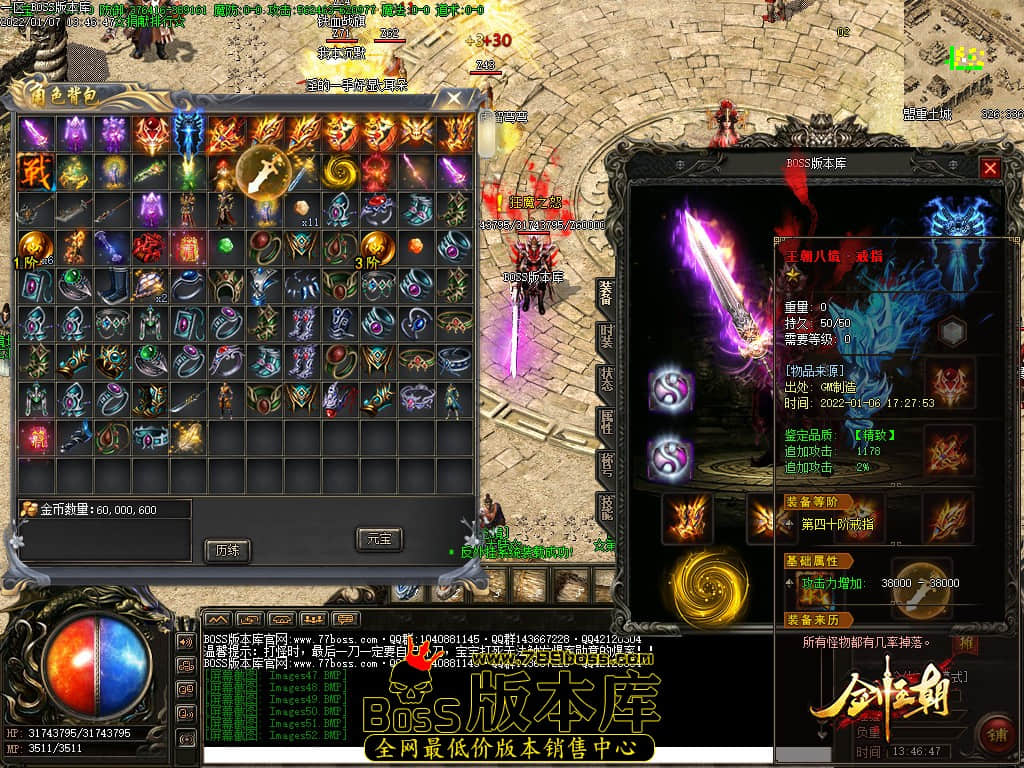Image resolution: width=1024 pixels, height=768 pixels.
Task: Open the 时装 fashion tab
Action: [x=606, y=336]
